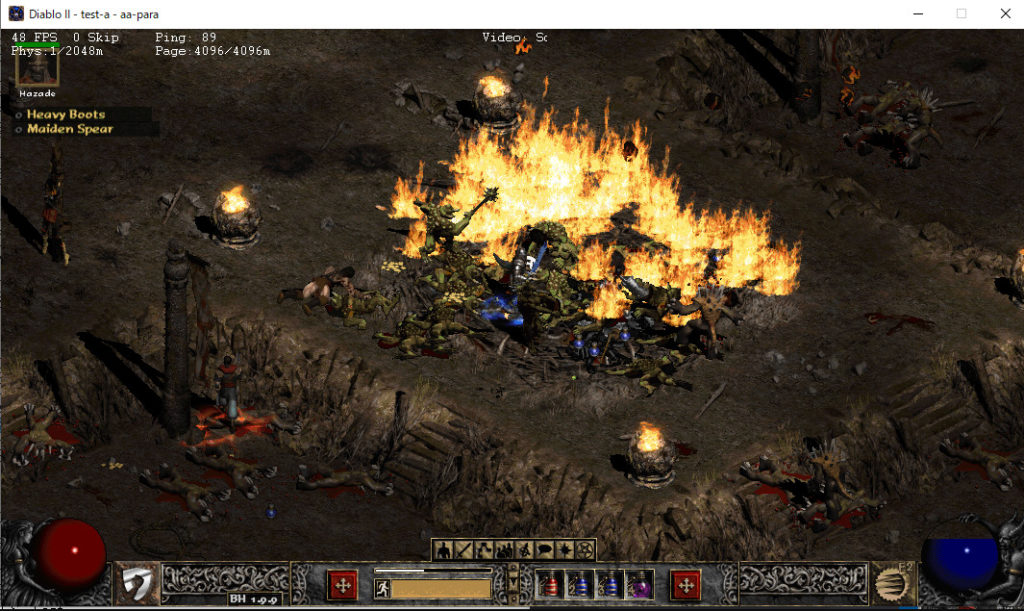Click the red new skill points button
Screen dimensions: 1024x611
[686, 584]
